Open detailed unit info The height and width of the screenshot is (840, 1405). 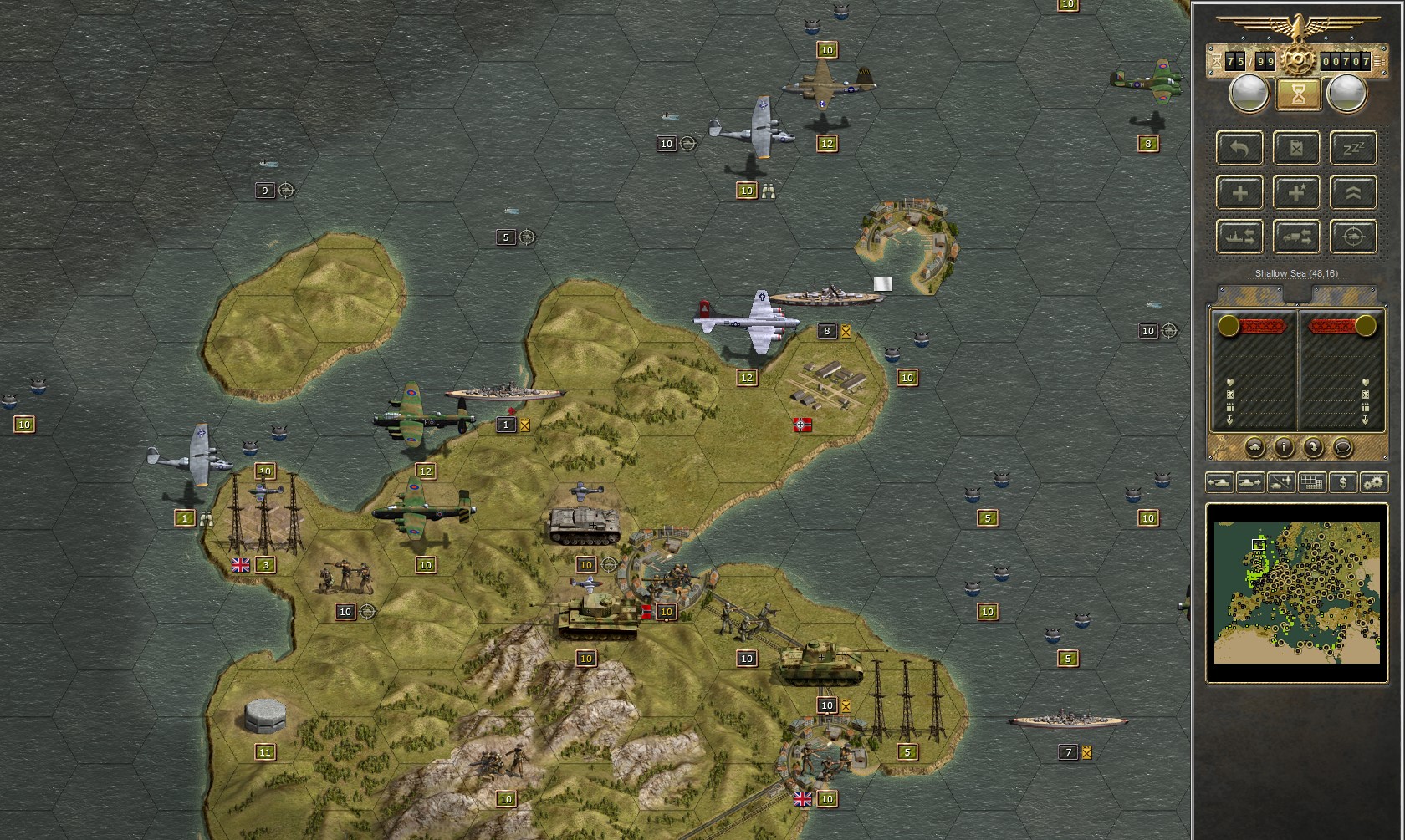[x=1284, y=446]
